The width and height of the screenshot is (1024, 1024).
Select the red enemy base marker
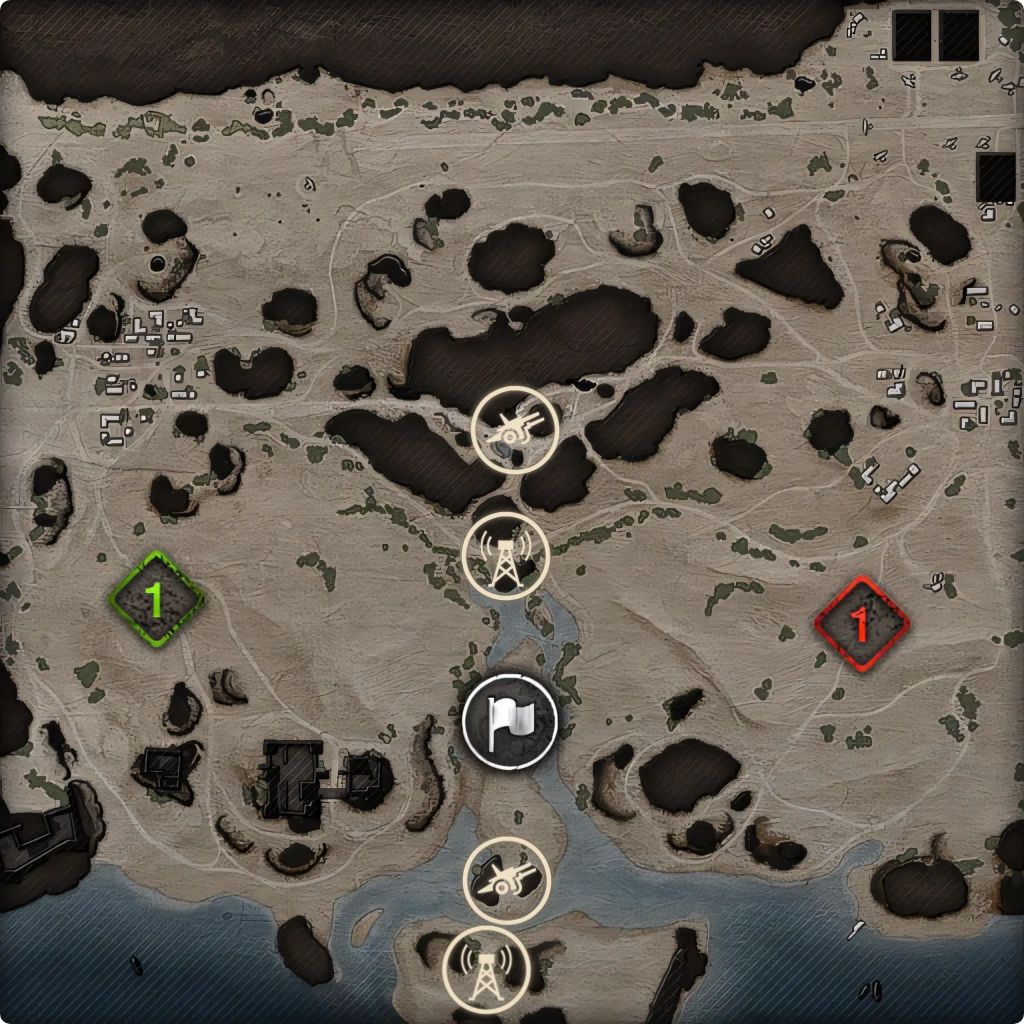coord(860,623)
